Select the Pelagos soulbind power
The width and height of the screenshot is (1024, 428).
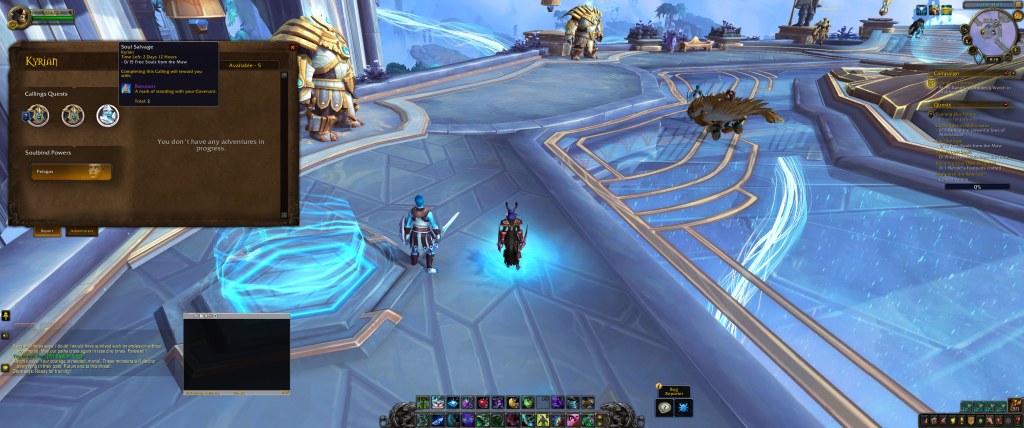[x=71, y=172]
